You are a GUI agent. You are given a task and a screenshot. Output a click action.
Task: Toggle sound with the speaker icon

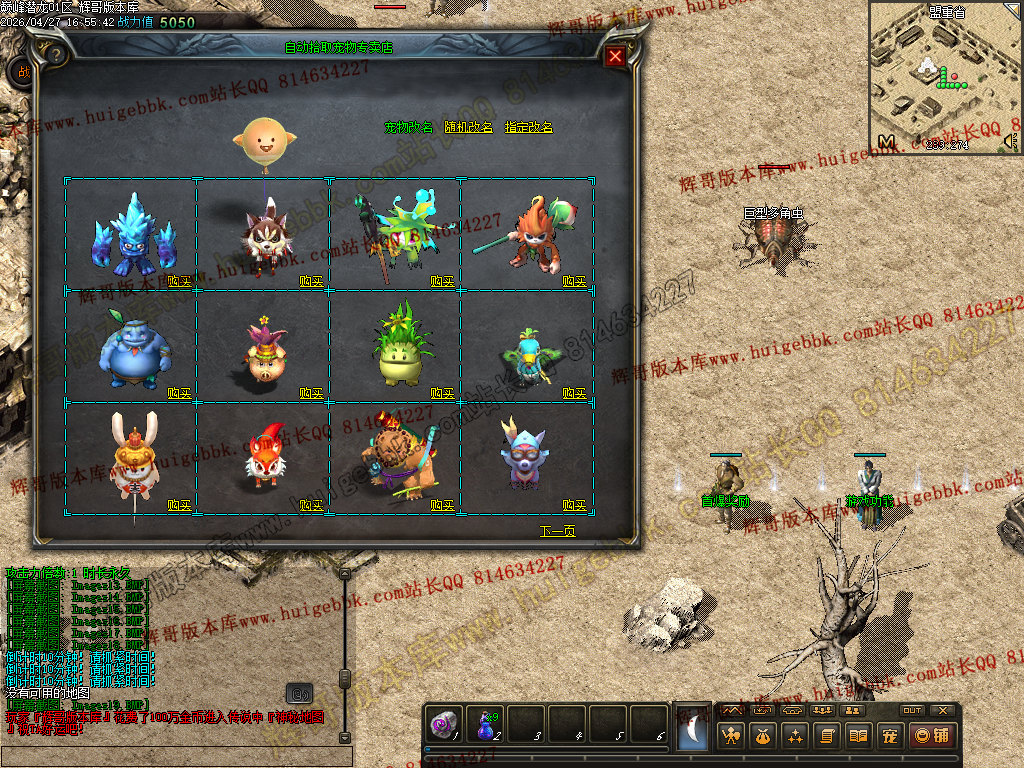pos(1010,142)
